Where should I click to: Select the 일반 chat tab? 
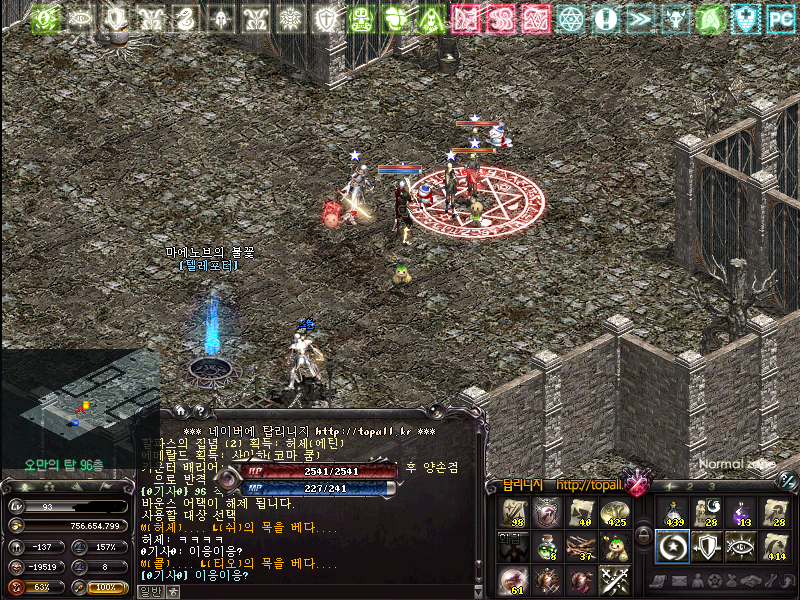(x=149, y=591)
